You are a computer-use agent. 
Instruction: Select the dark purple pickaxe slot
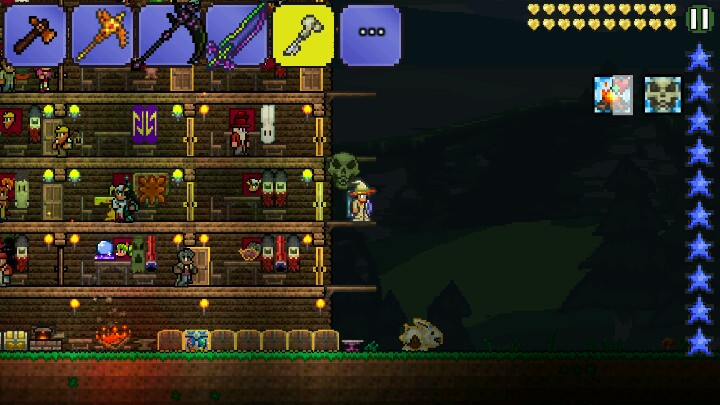169,35
